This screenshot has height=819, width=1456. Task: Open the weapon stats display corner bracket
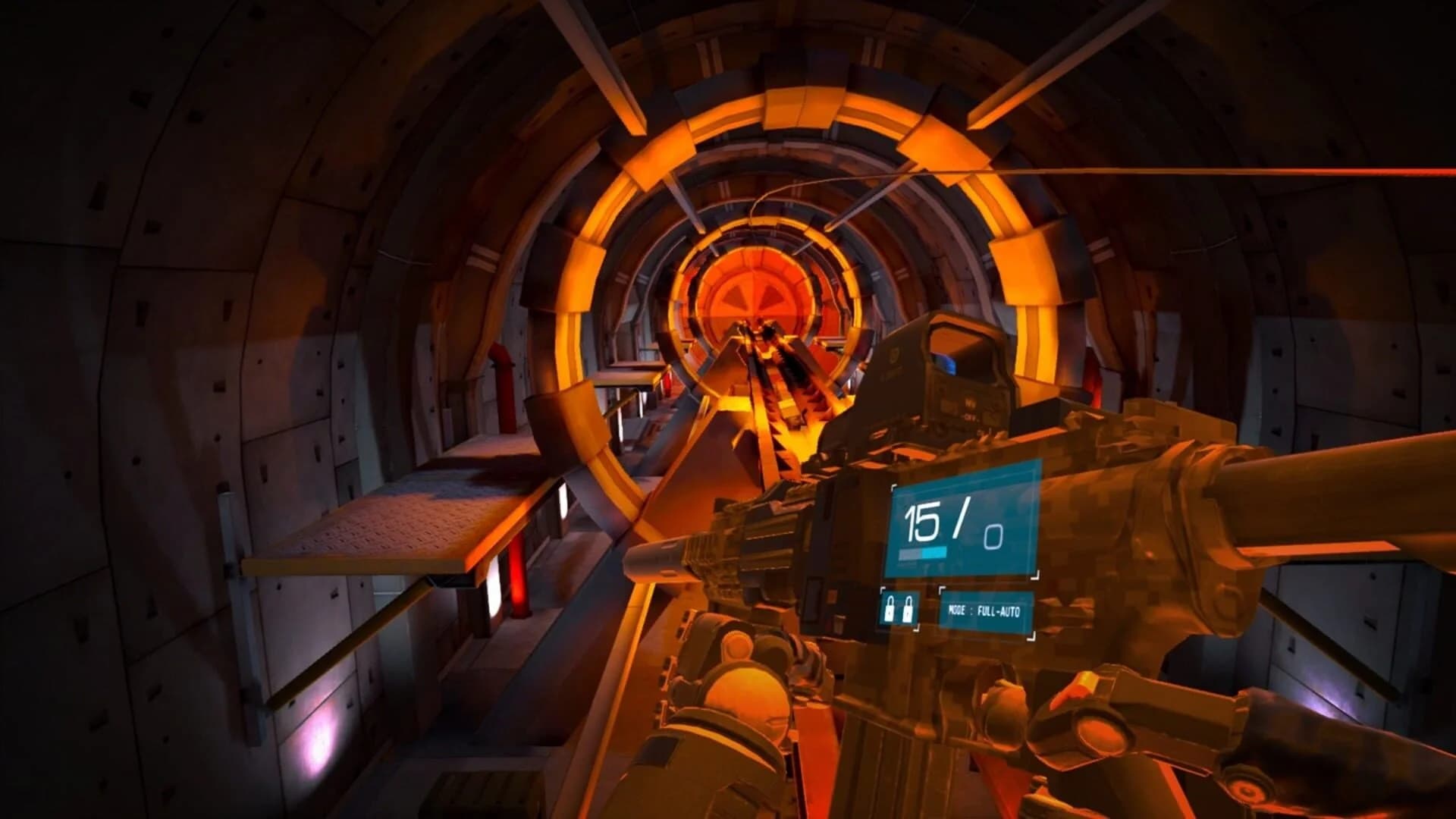(893, 488)
